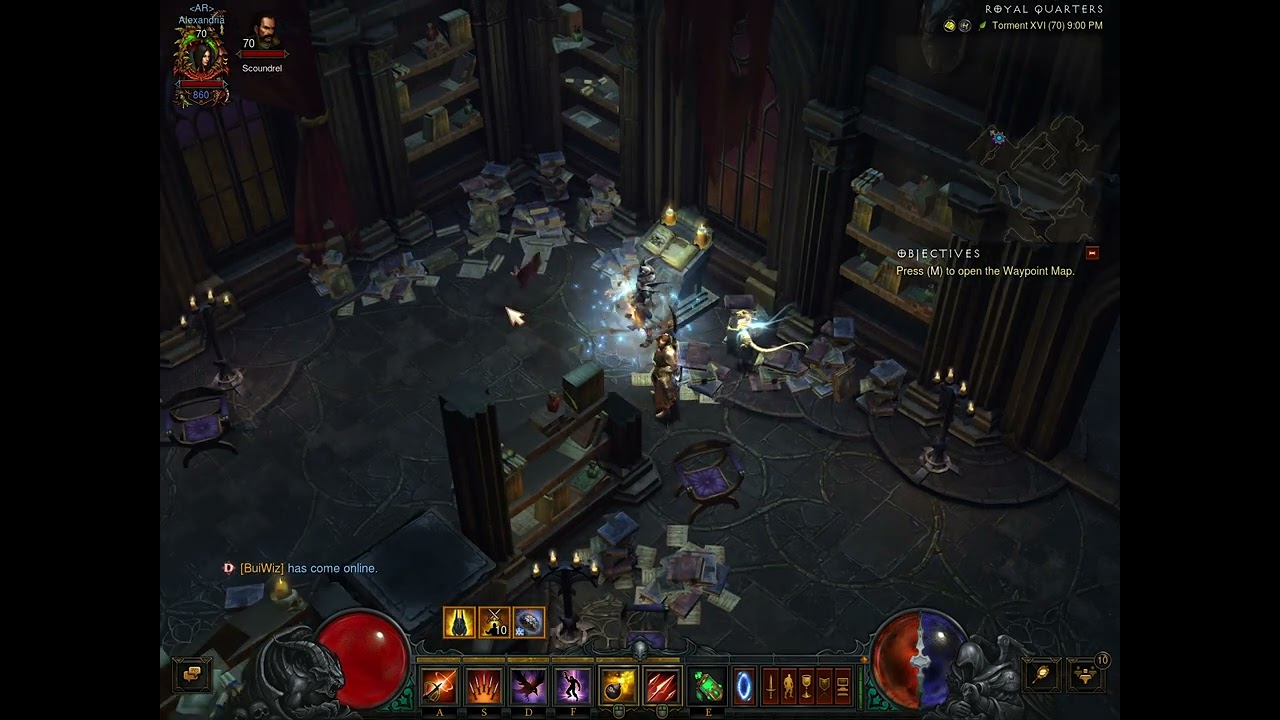Open the character figure menu button

789,686
